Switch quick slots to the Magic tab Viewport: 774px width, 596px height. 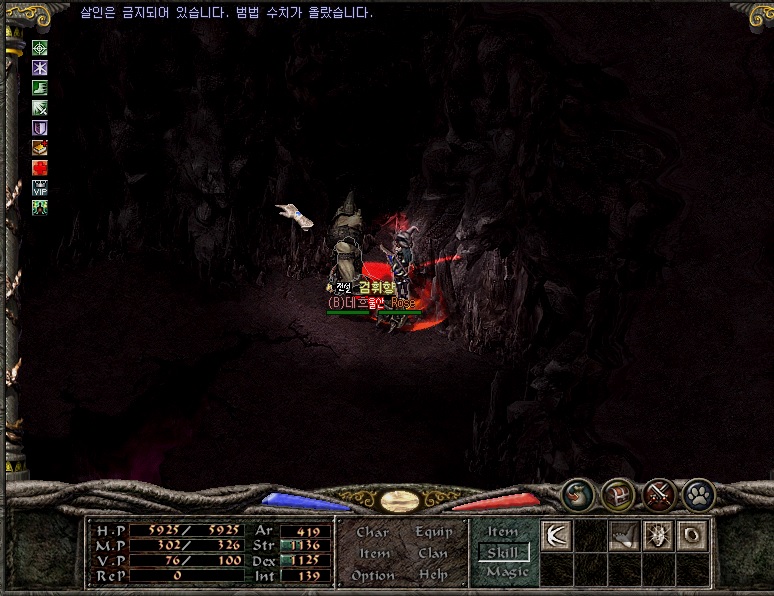[x=506, y=573]
